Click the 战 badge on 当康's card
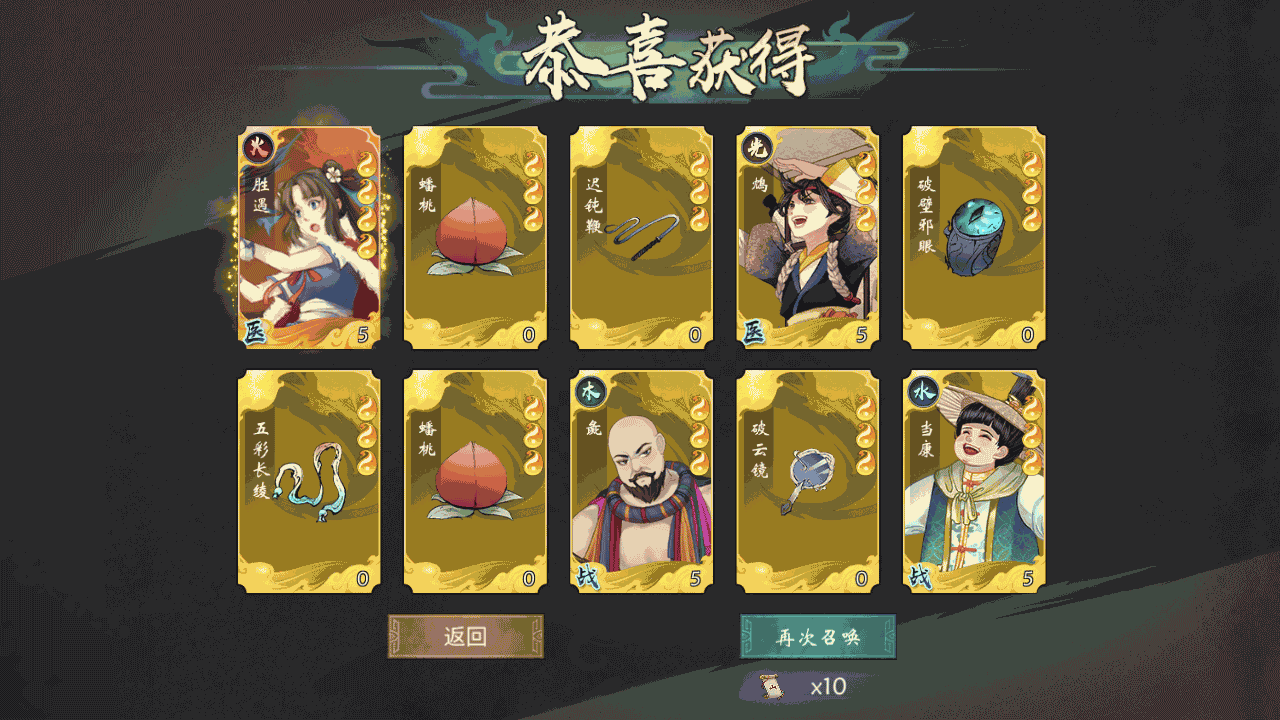Image resolution: width=1280 pixels, height=720 pixels. (921, 576)
